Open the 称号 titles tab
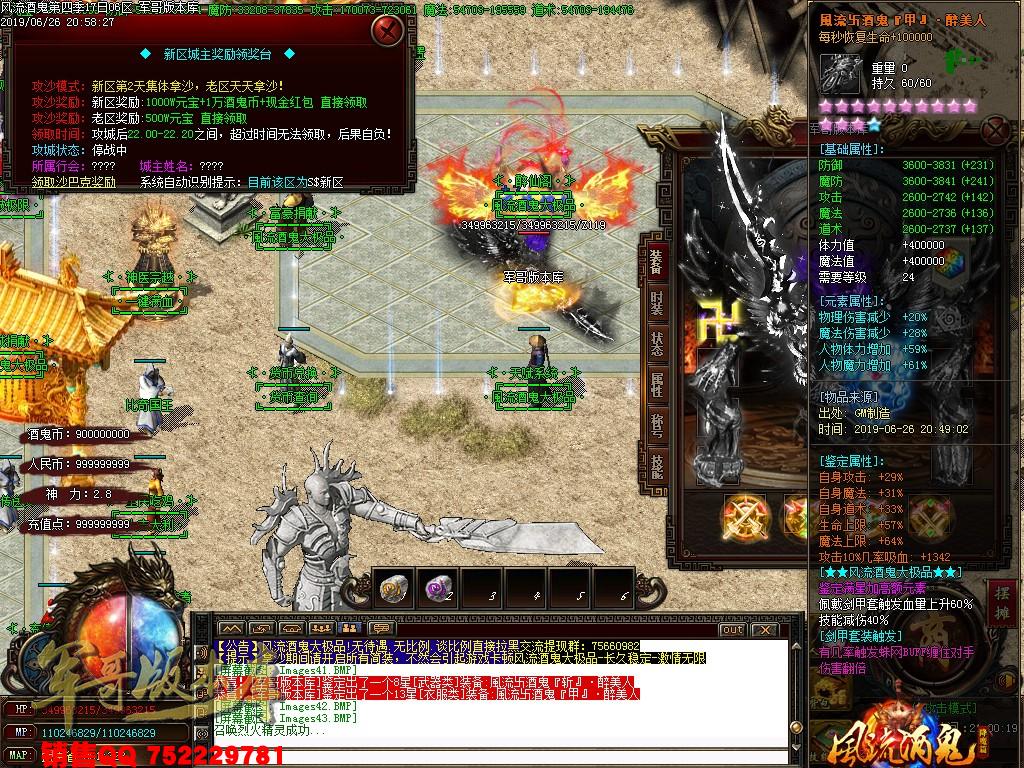 pos(656,426)
